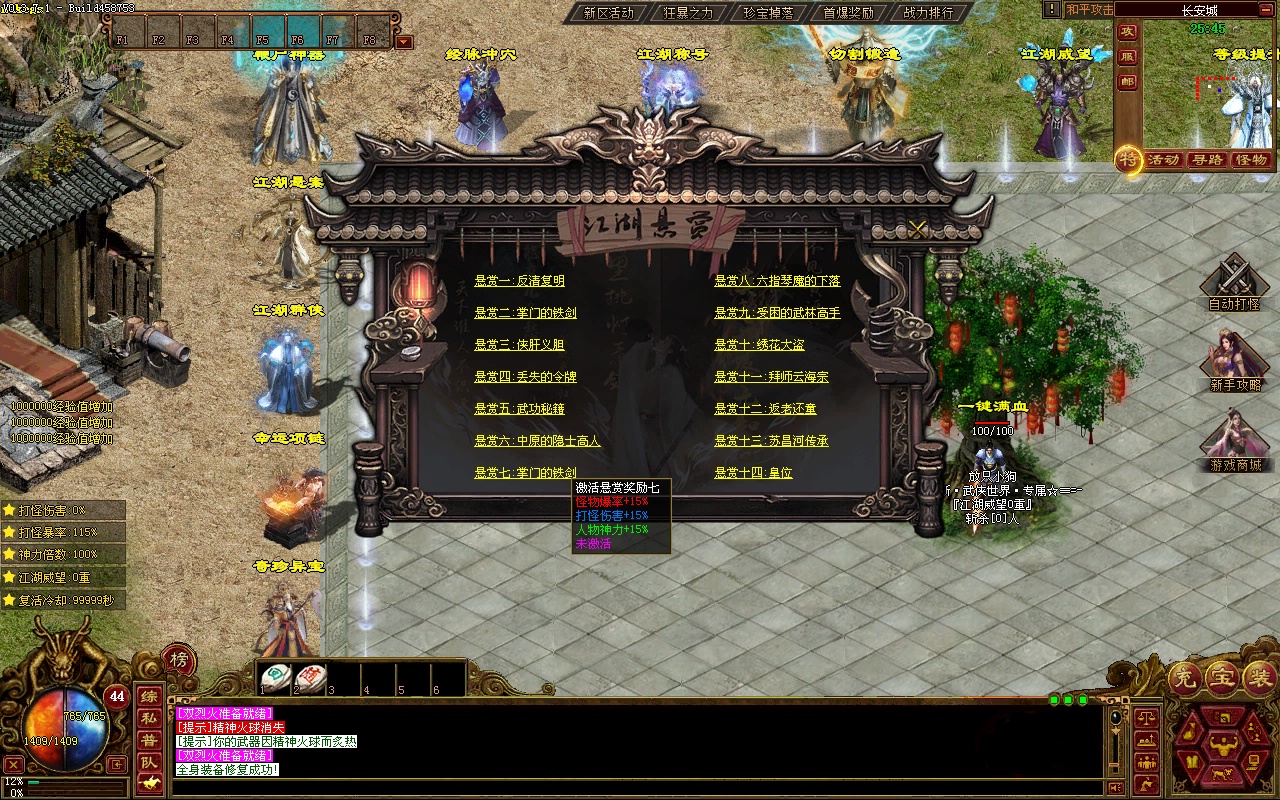1280x800 pixels.
Task: Pick bounty ten 绣花大盗
Action: coord(759,345)
